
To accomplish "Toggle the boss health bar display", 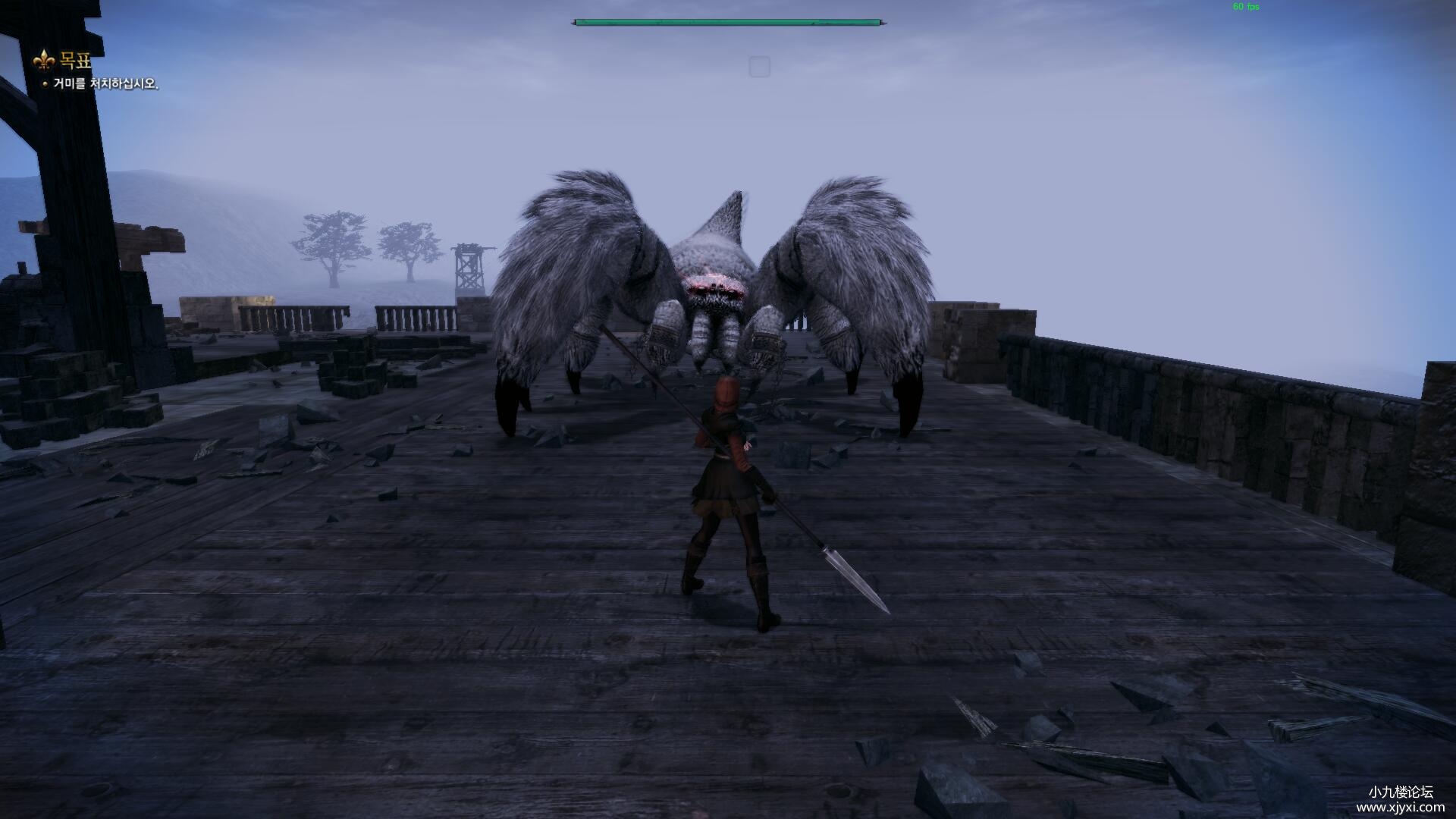I will pyautogui.click(x=728, y=20).
